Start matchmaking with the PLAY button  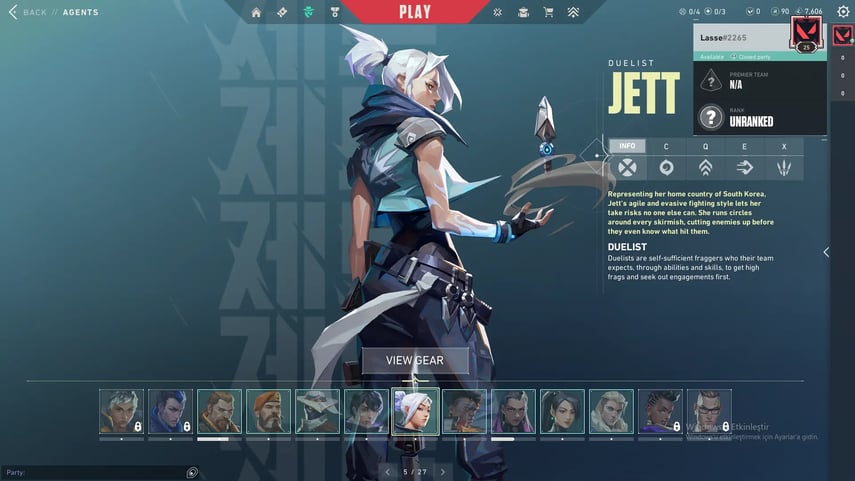[414, 12]
